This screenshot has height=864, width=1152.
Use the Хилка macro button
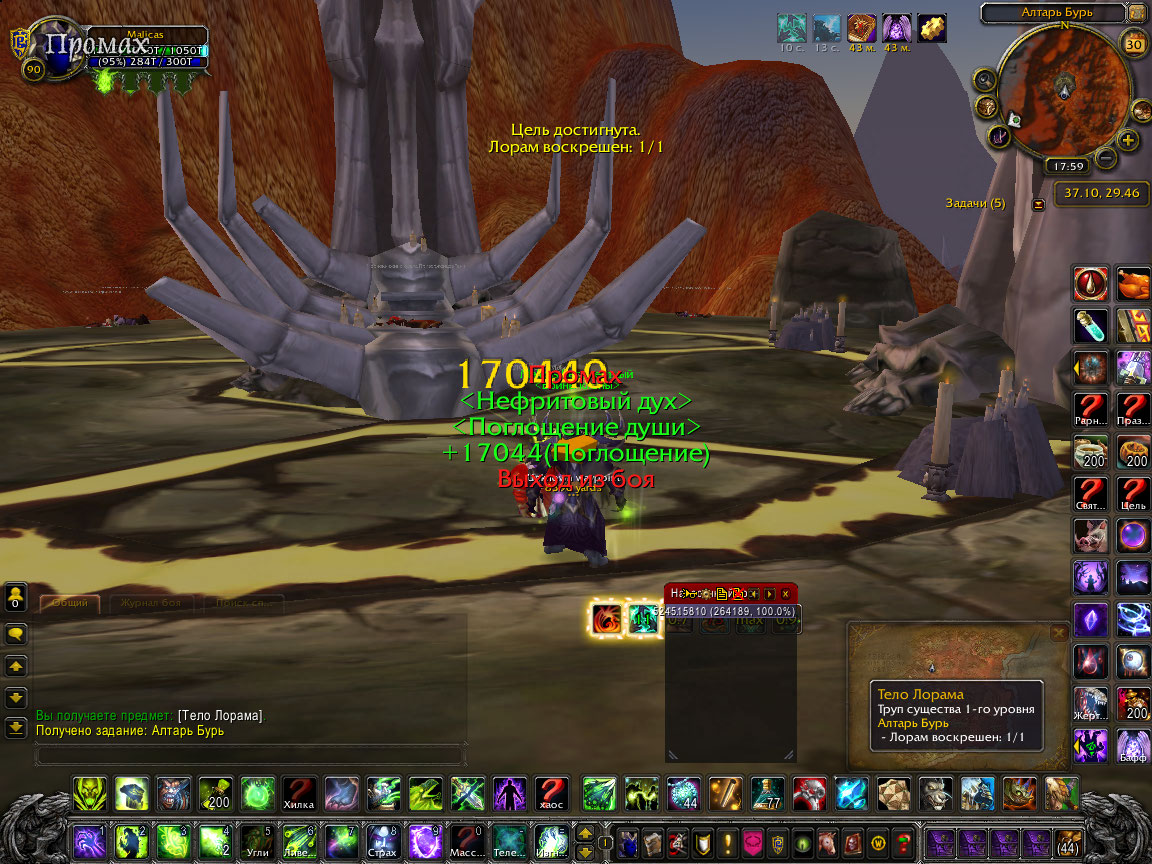[x=299, y=793]
